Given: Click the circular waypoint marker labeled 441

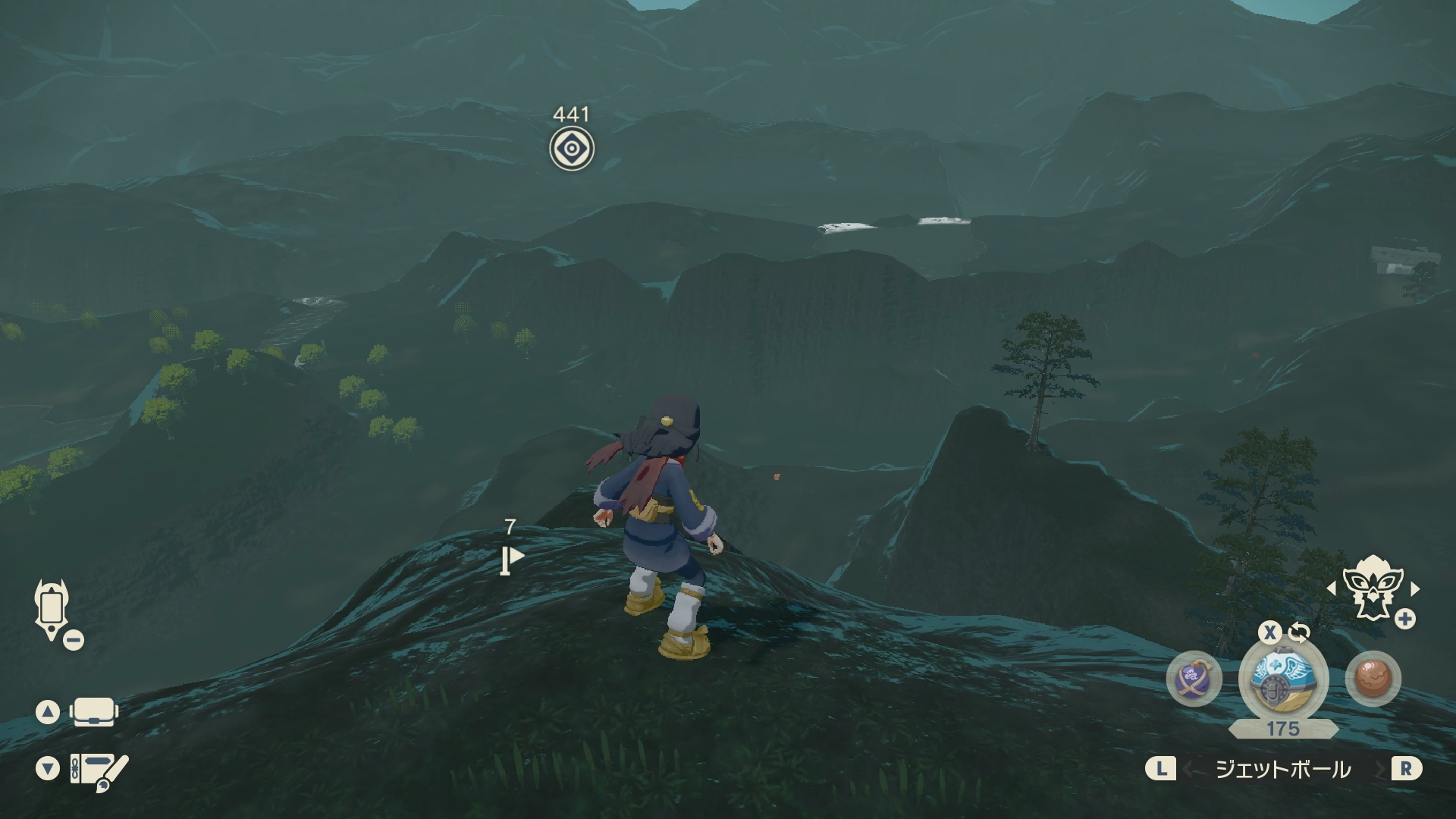Looking at the screenshot, I should (x=572, y=149).
